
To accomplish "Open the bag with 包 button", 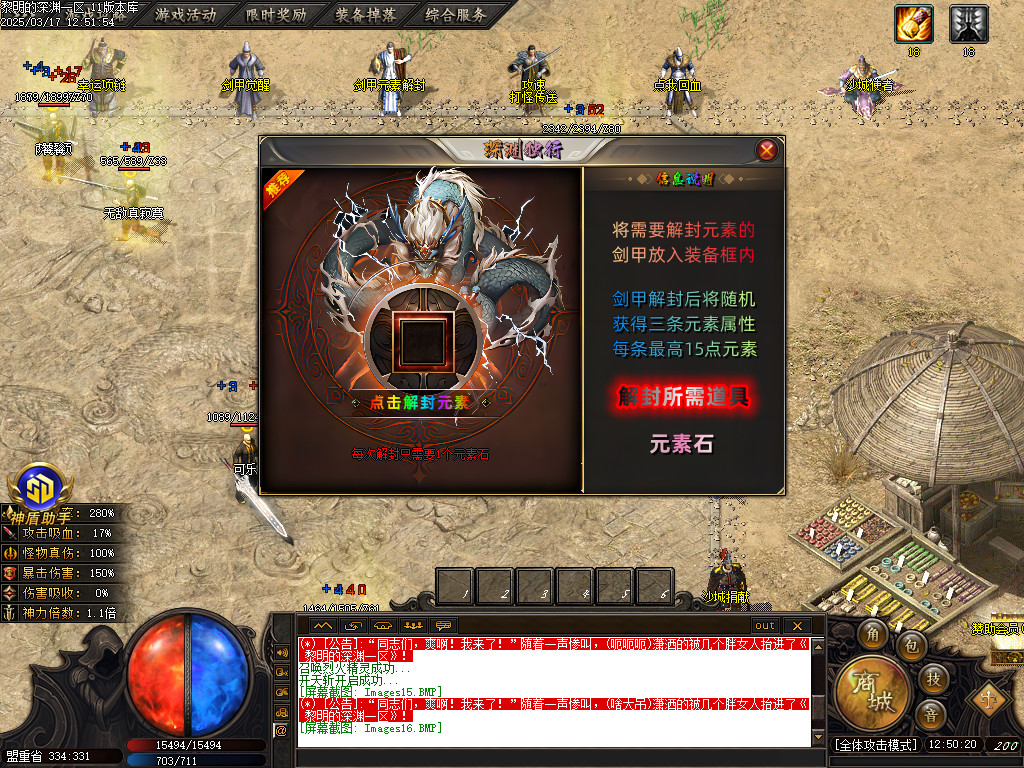I will pyautogui.click(x=913, y=645).
